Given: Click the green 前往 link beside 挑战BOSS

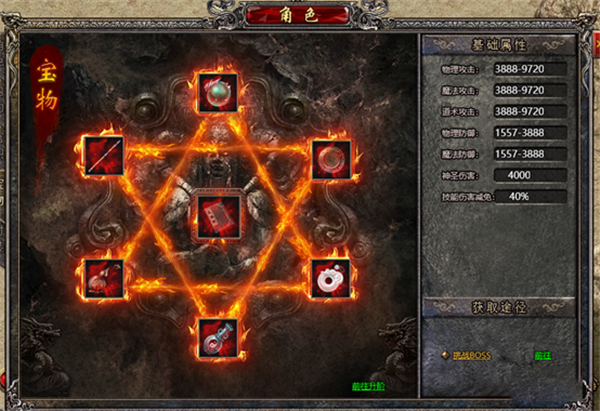Looking at the screenshot, I should pyautogui.click(x=543, y=355).
